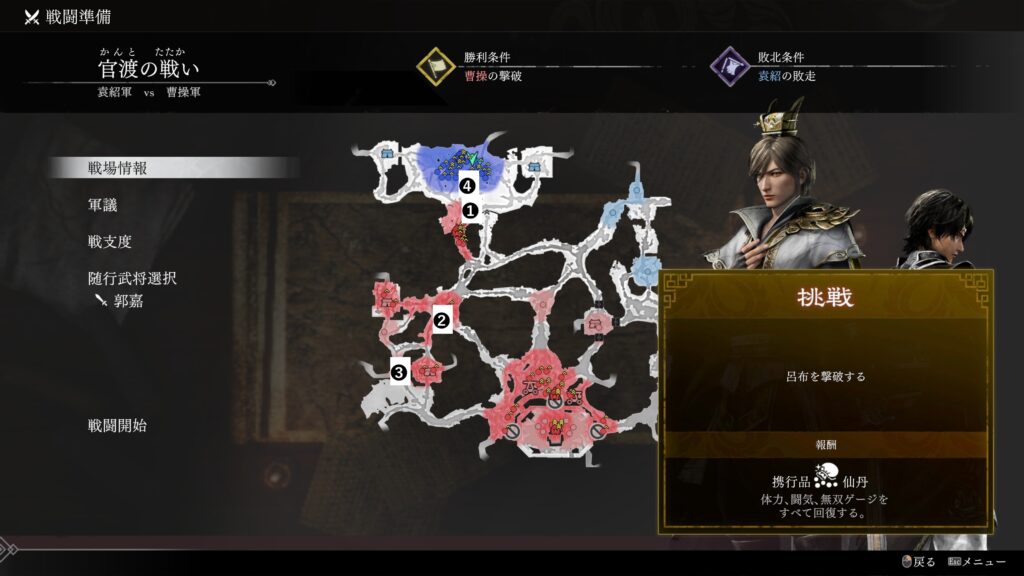Select 戦場情報 in the left menu

[x=118, y=168]
